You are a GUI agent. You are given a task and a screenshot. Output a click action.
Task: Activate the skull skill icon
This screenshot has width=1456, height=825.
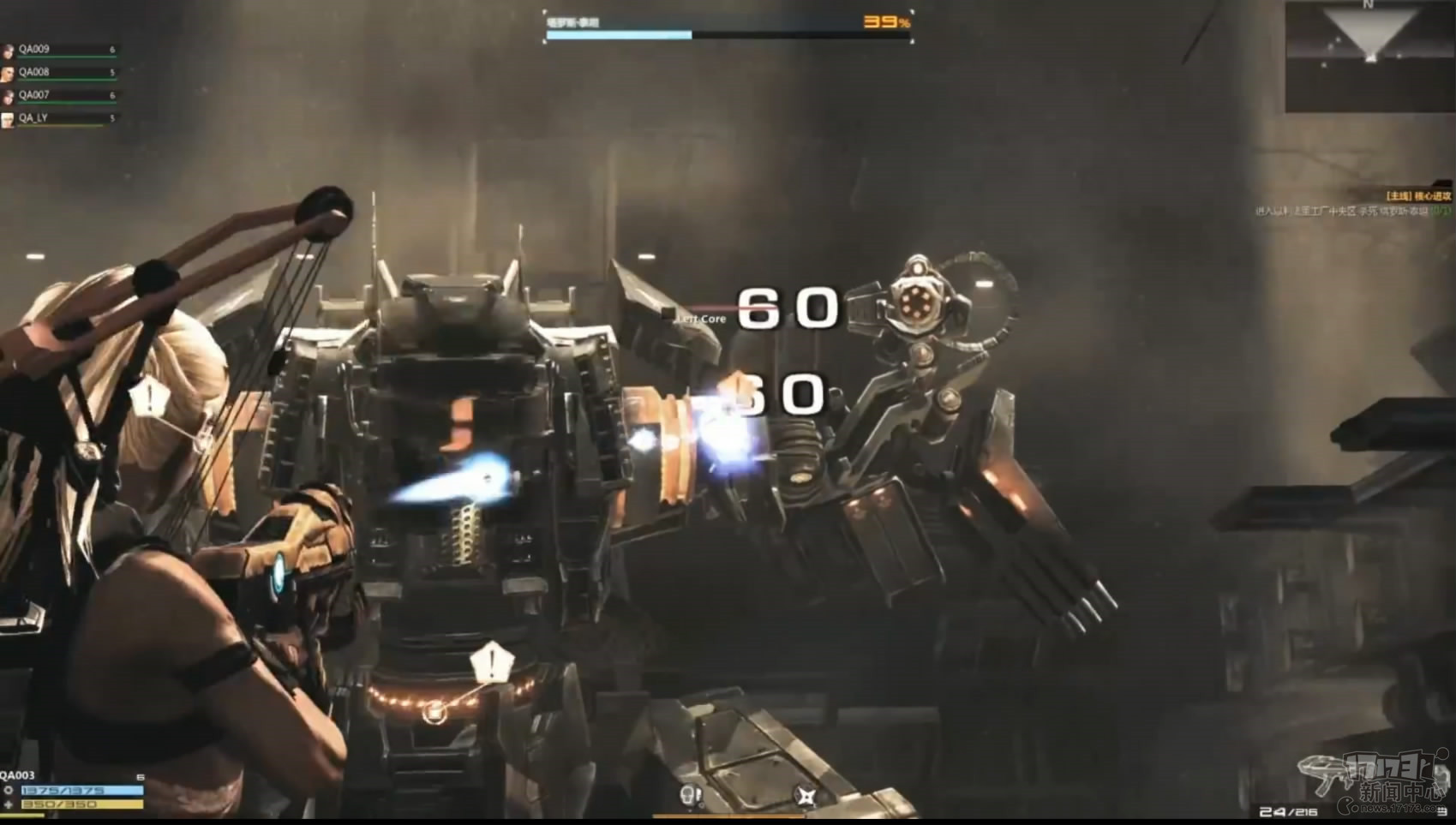pos(690,796)
